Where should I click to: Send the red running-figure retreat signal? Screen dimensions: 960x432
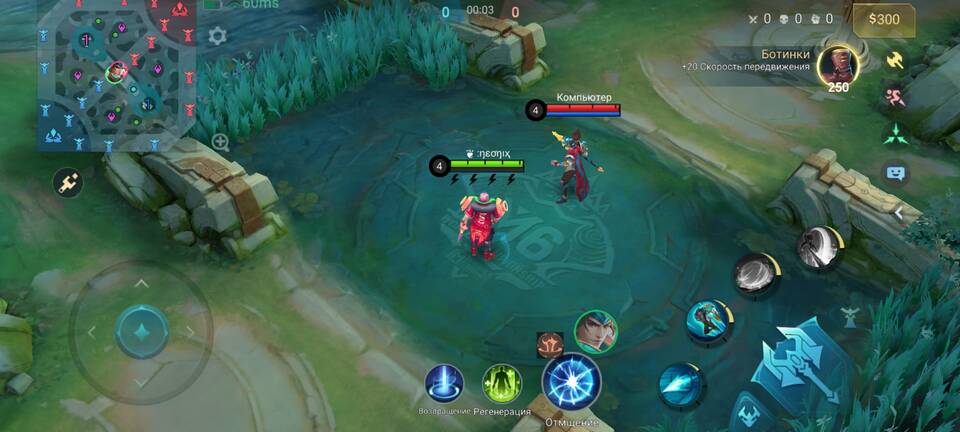[x=895, y=97]
